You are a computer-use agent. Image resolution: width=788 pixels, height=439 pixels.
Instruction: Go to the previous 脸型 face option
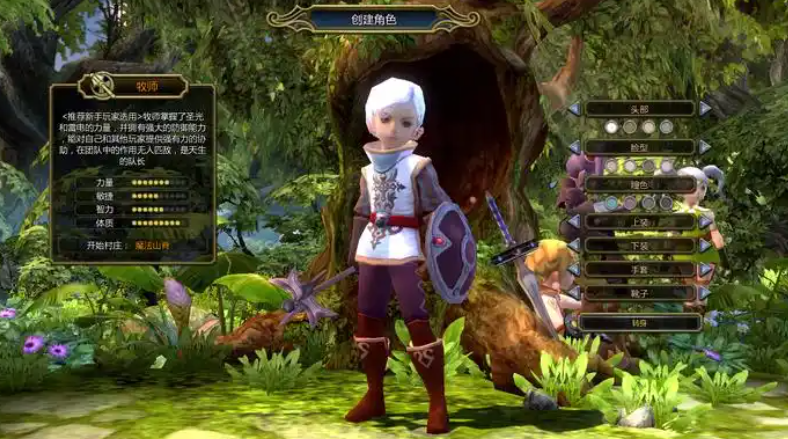(575, 146)
